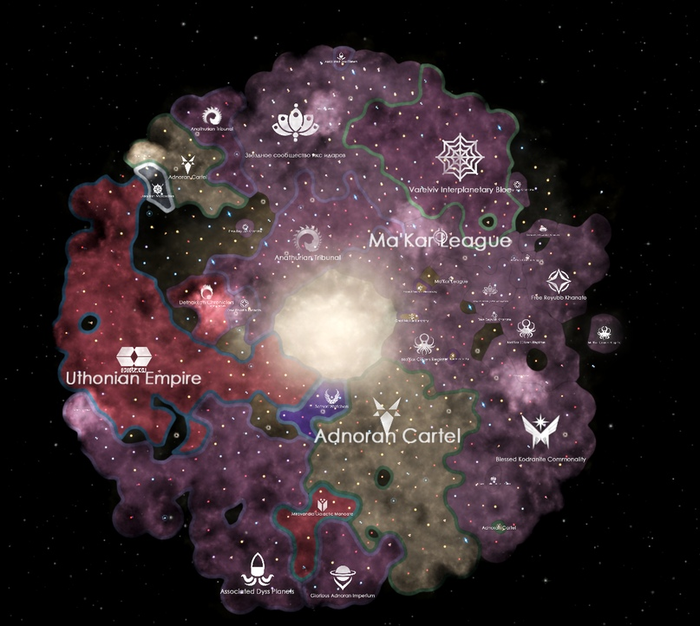Click the large Ma'Kar League map label
Screen dimensions: 700x626
coord(440,241)
